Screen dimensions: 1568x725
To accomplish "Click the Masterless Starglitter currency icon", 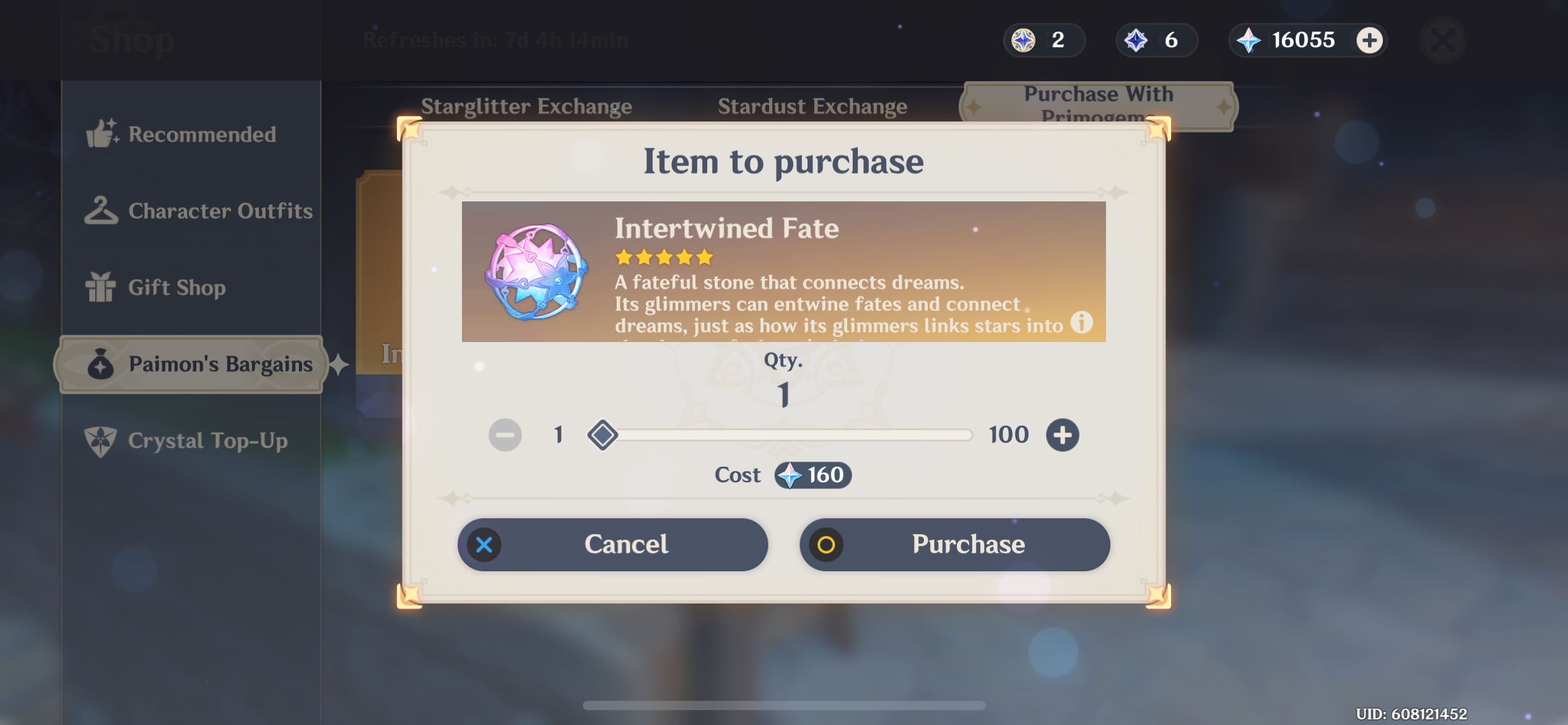I will pyautogui.click(x=1022, y=40).
